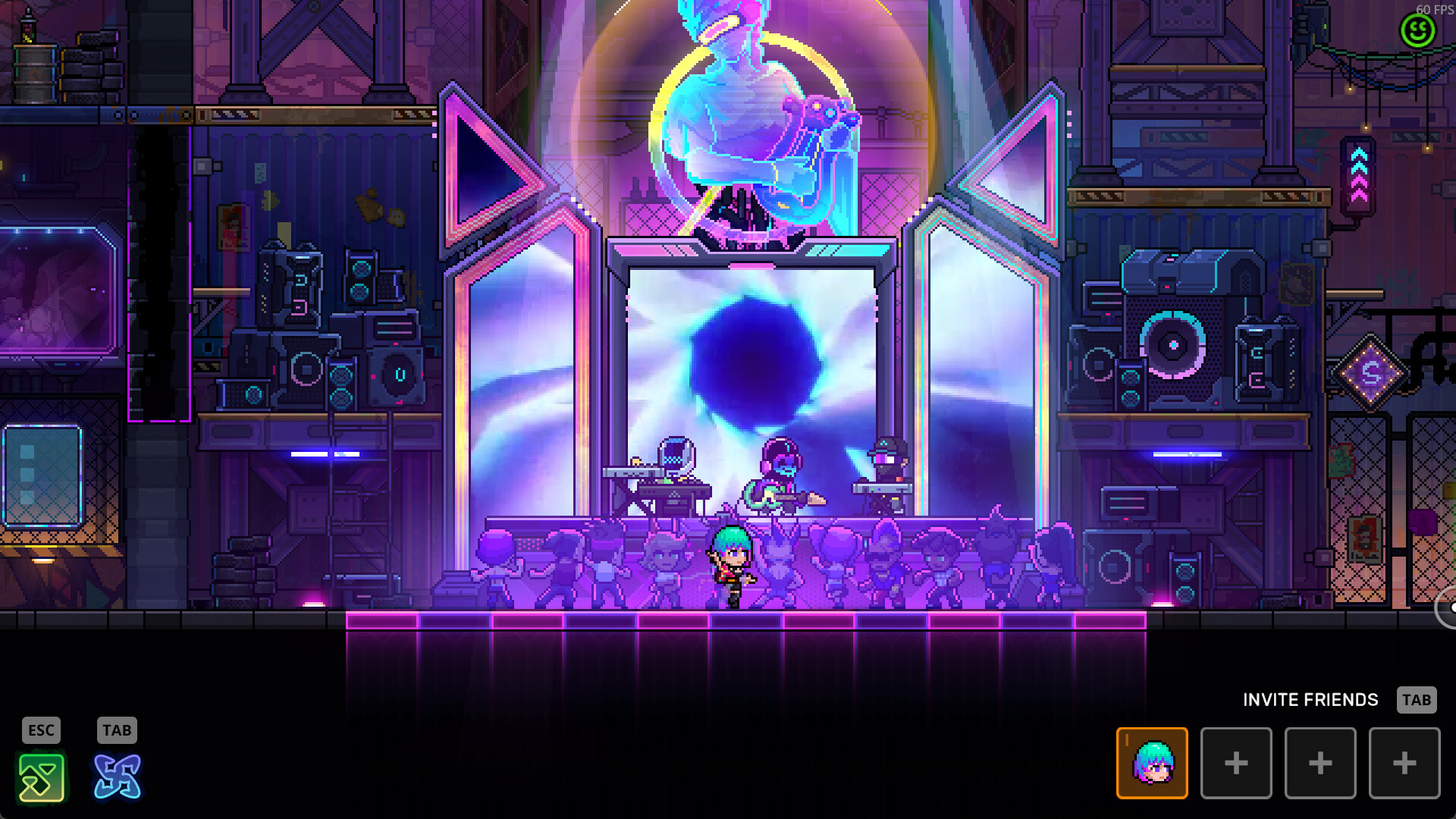Click the rightmost plus party slot

[x=1404, y=763]
